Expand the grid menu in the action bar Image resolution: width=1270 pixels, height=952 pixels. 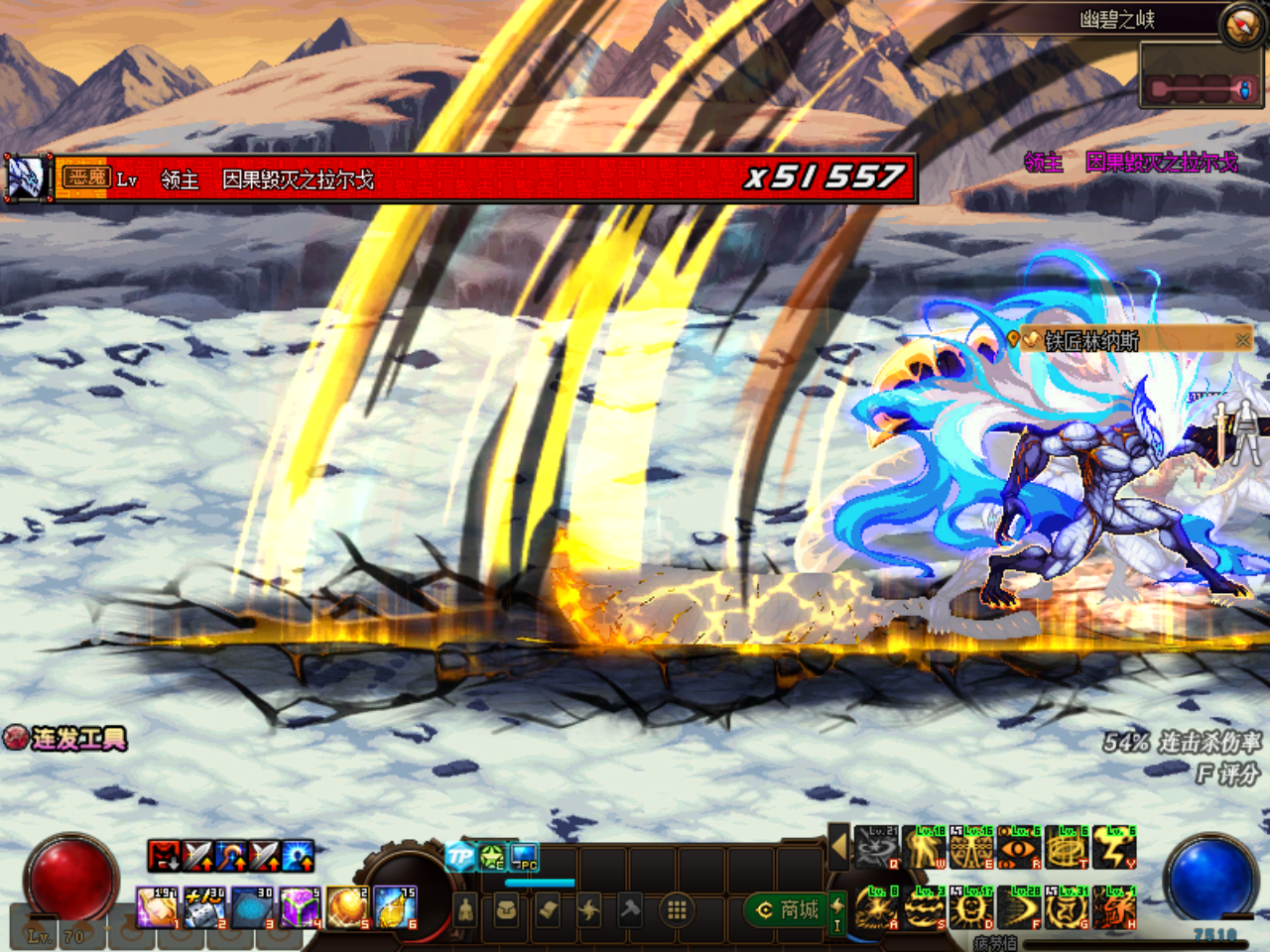677,907
